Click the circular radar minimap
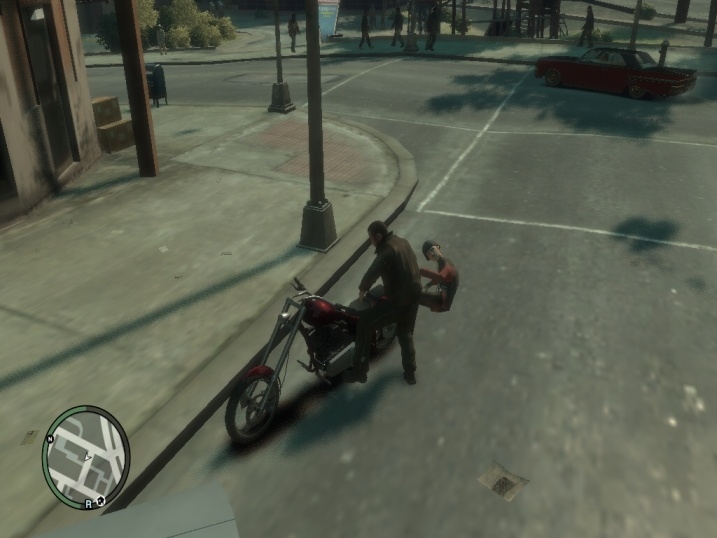 coord(87,458)
